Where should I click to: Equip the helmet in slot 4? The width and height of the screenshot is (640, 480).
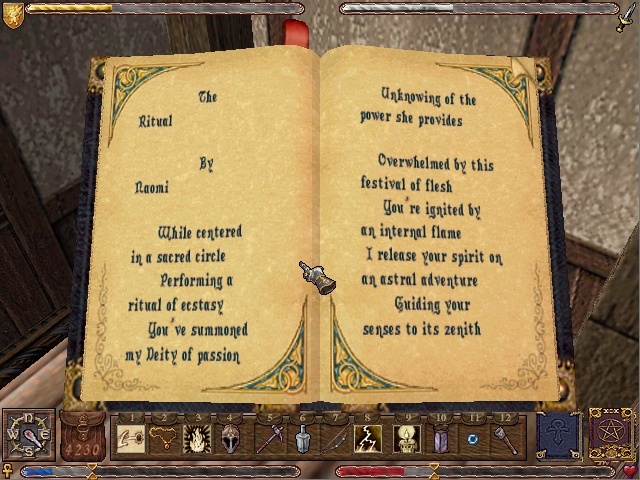point(229,437)
